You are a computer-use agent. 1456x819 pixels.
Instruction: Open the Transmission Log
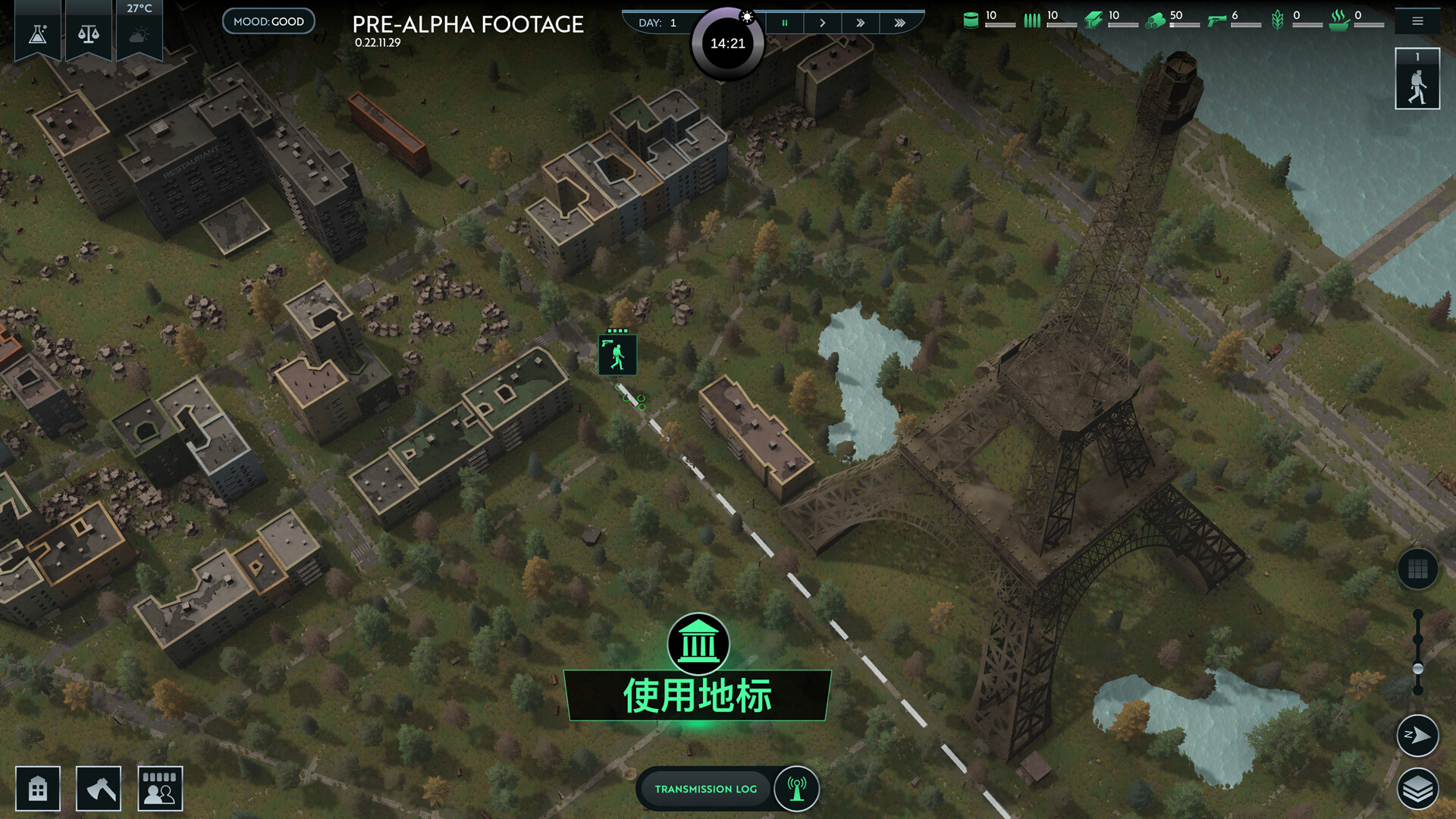705,789
